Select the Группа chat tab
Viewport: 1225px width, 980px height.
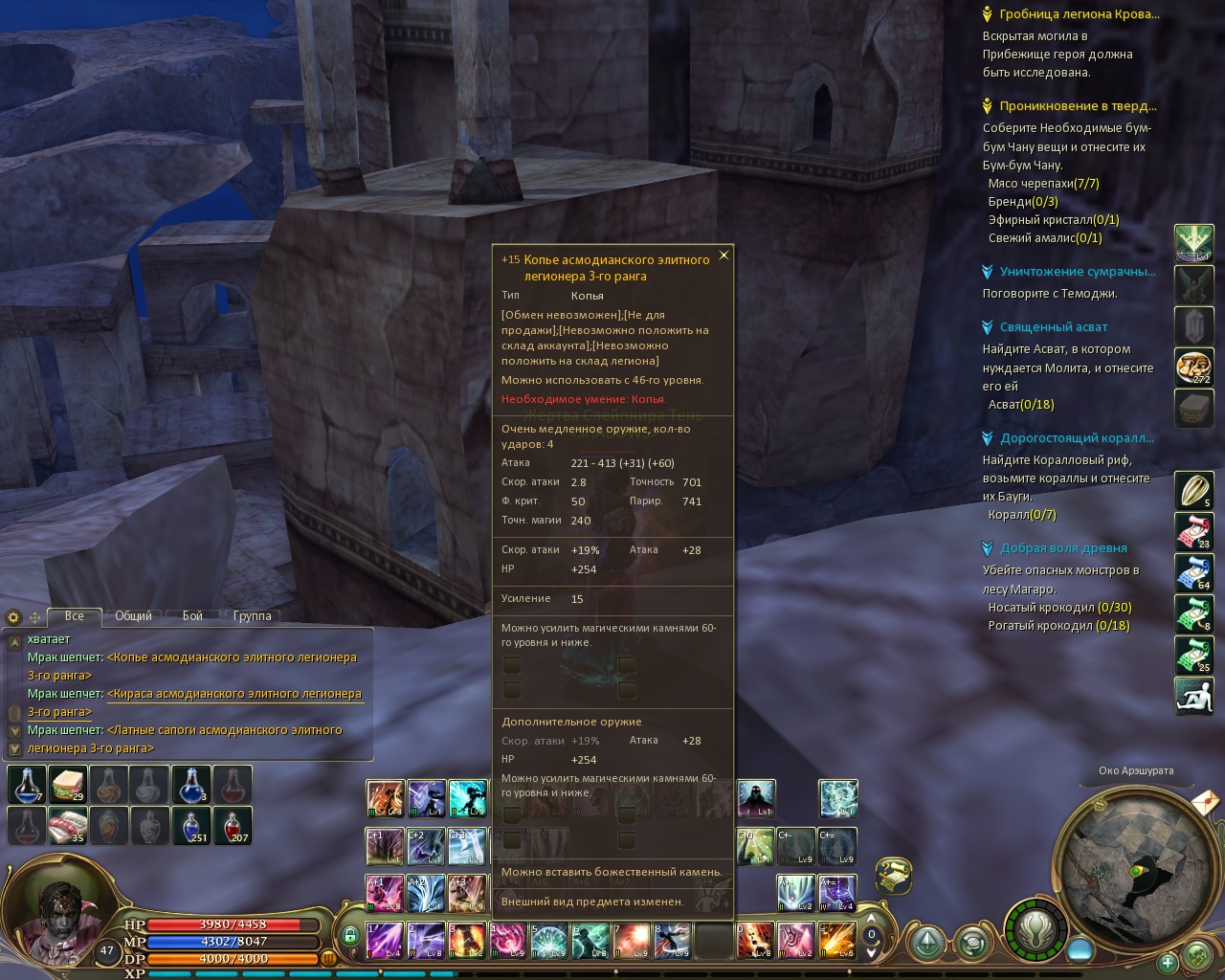(x=252, y=616)
